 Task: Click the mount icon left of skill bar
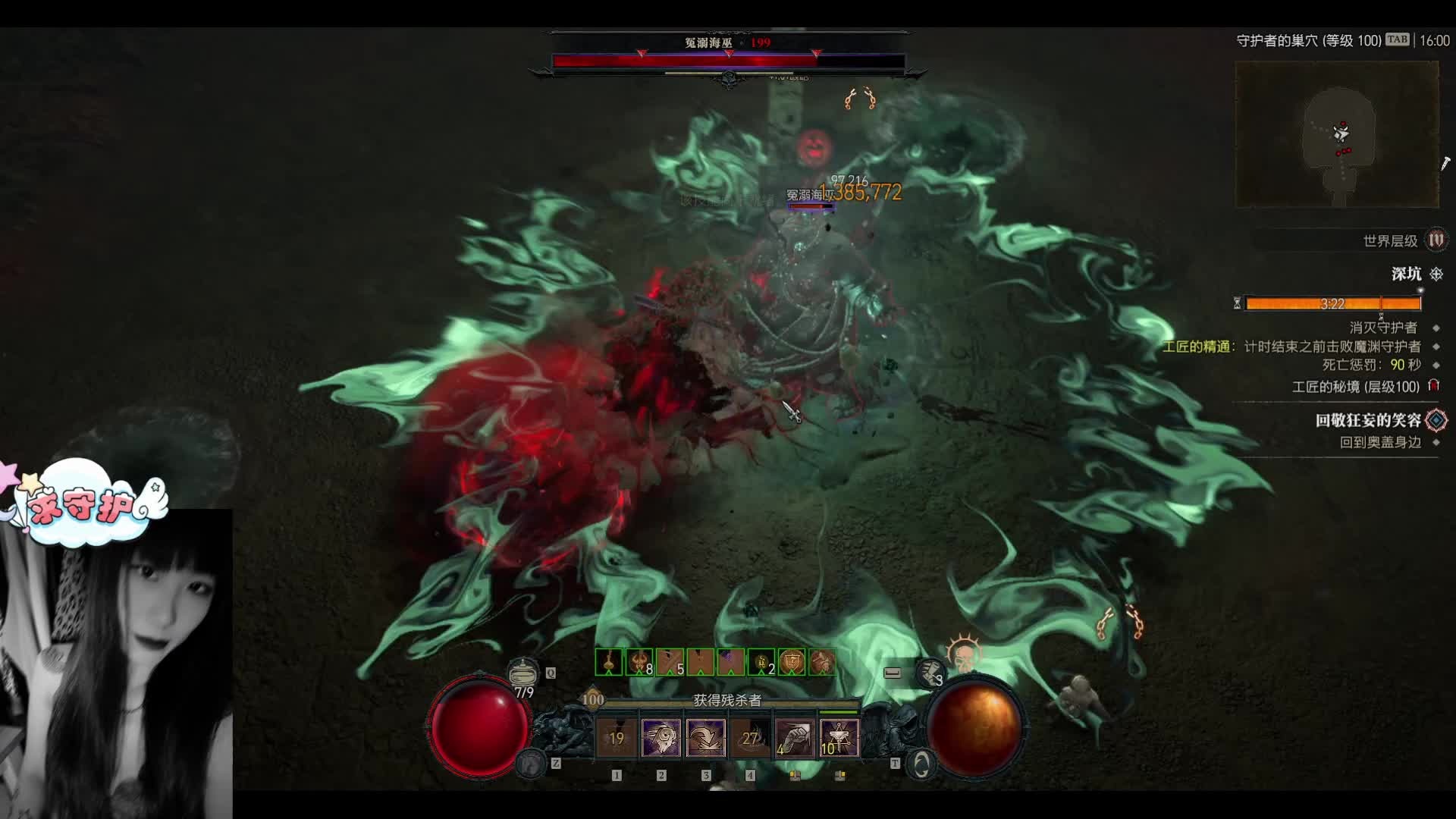click(x=531, y=763)
